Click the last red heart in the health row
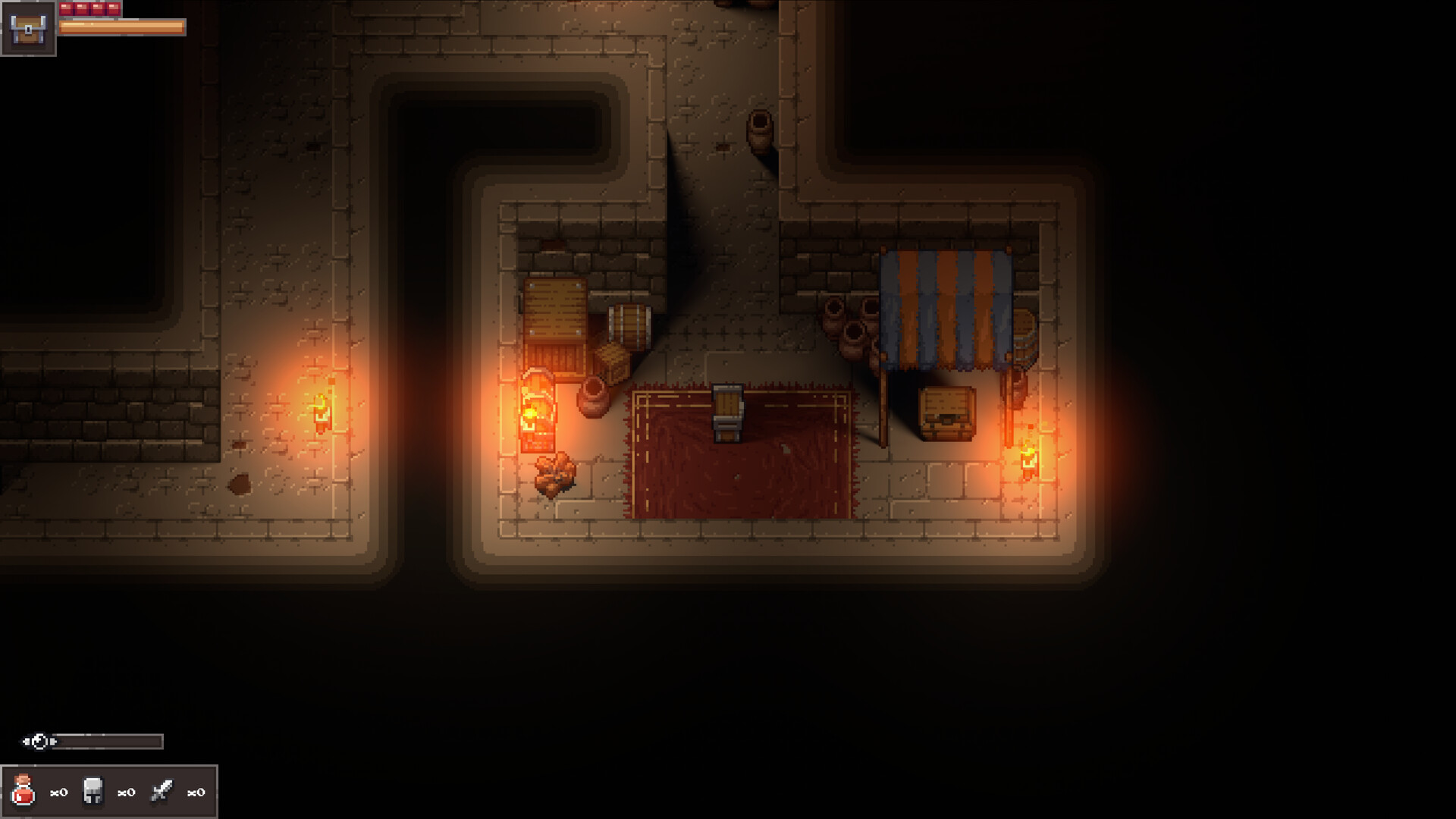 point(112,8)
